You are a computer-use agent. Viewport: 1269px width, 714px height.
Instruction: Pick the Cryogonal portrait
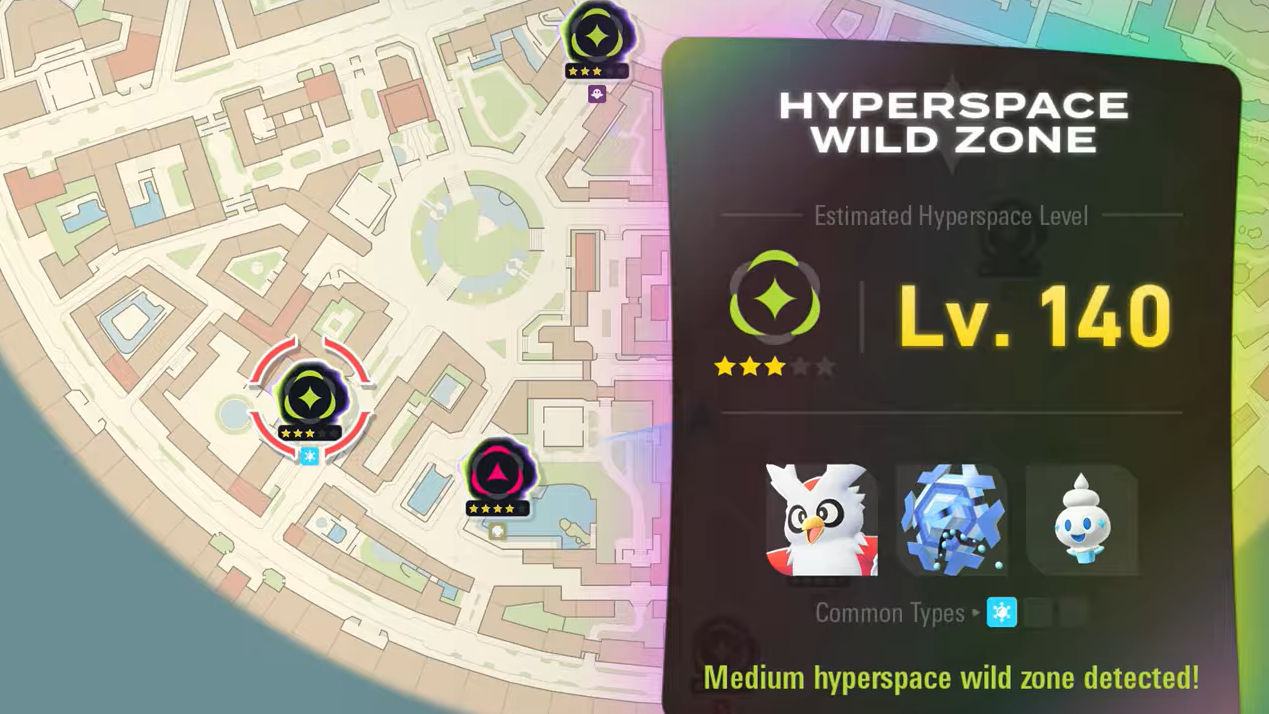click(x=951, y=520)
